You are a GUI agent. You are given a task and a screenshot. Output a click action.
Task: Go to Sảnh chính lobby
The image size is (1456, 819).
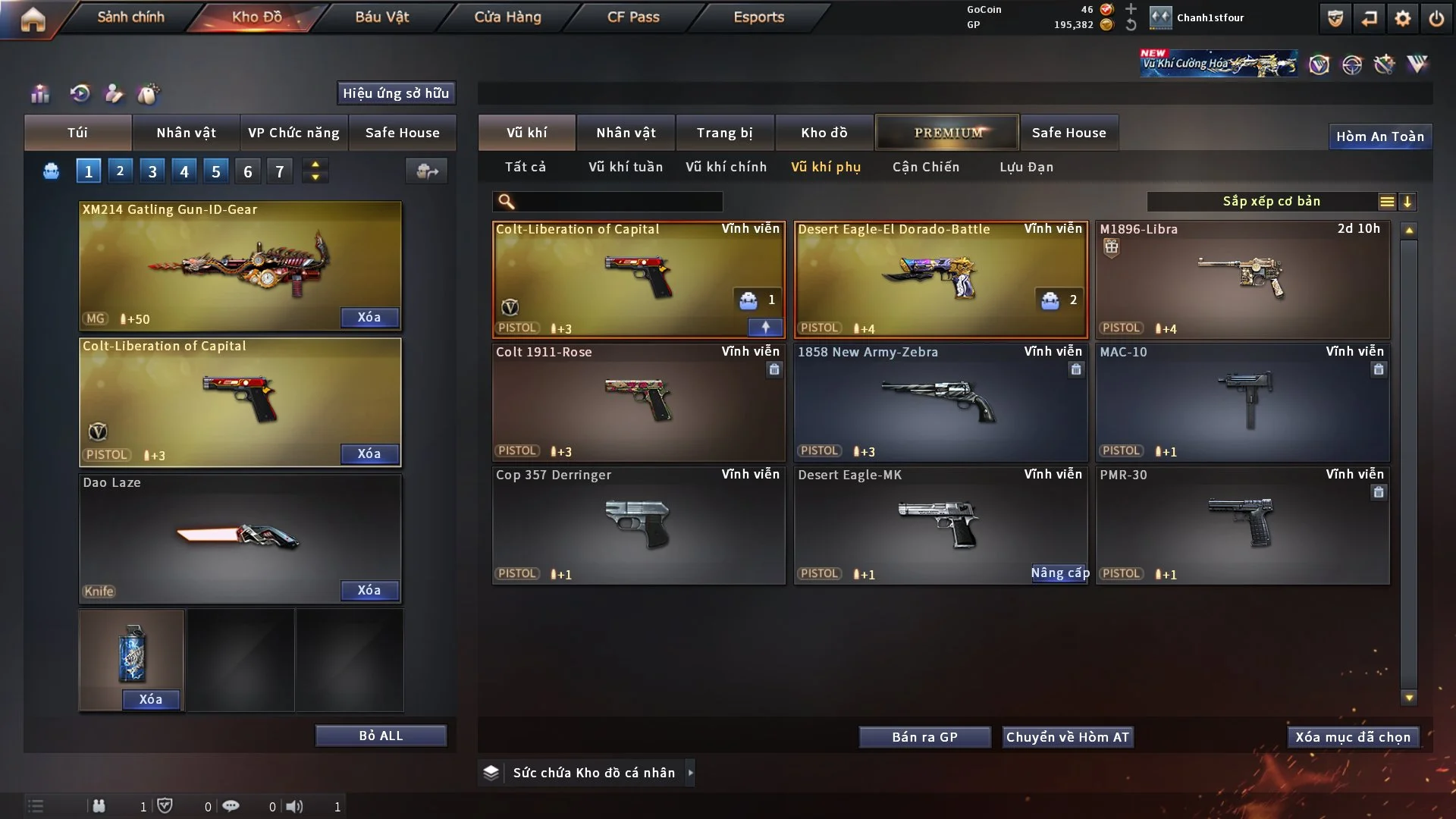tap(130, 17)
